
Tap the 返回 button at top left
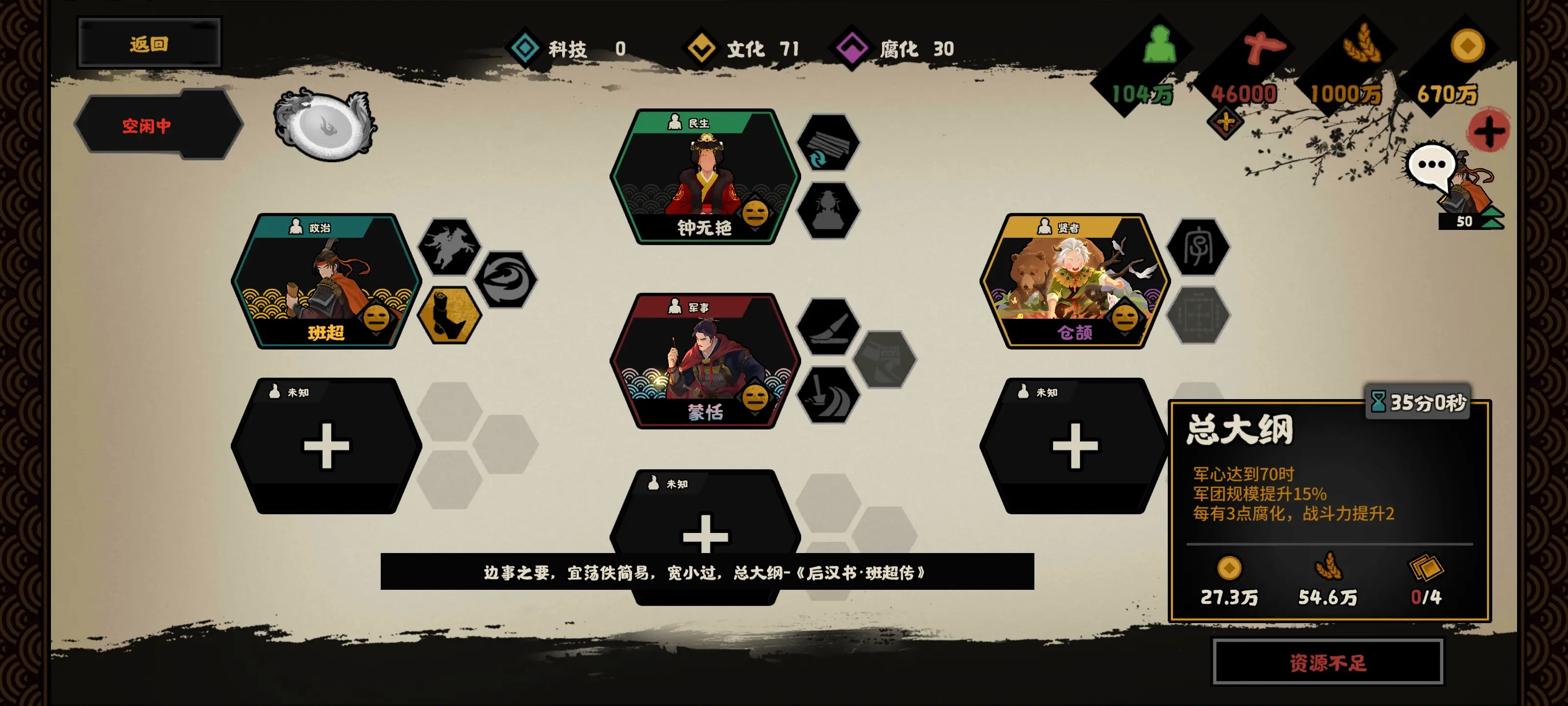[x=149, y=43]
